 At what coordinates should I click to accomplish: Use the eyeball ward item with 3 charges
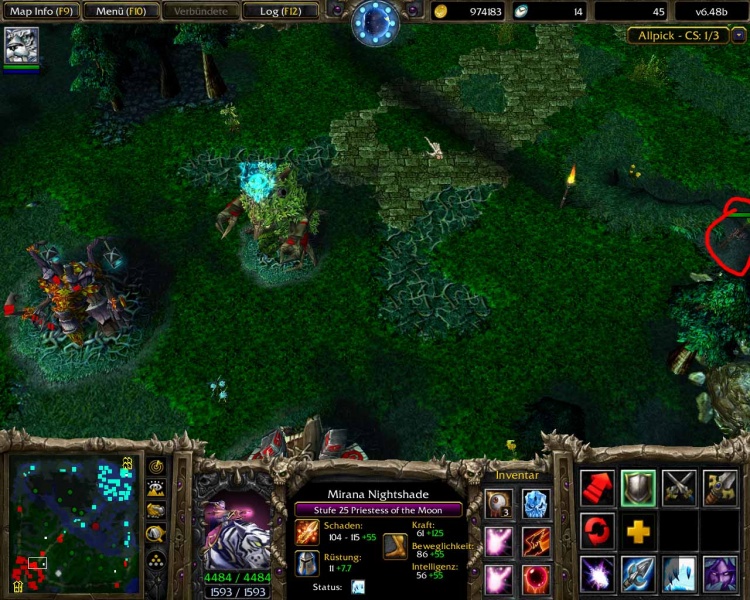499,503
